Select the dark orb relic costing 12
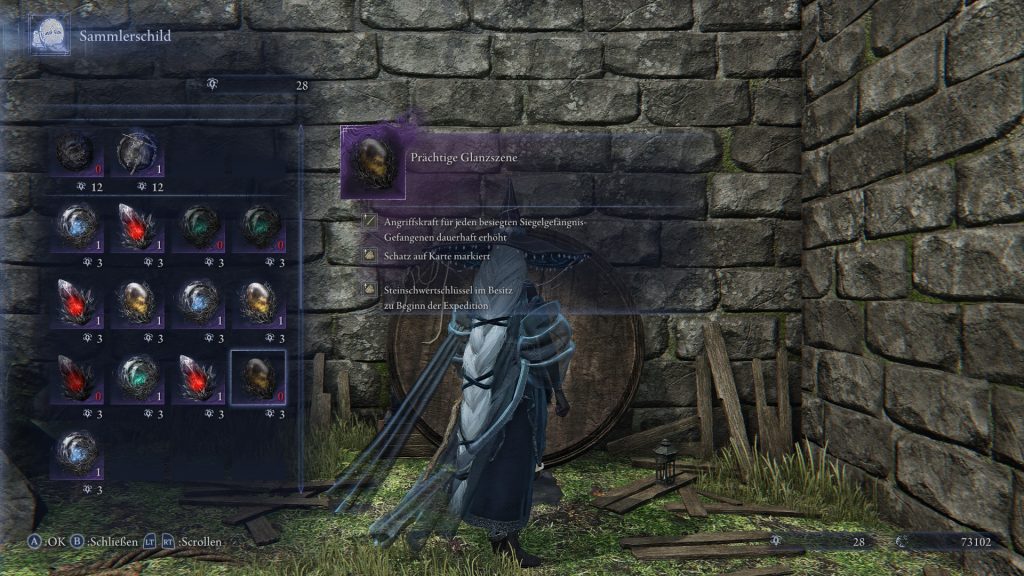The width and height of the screenshot is (1024, 576). coord(77,153)
